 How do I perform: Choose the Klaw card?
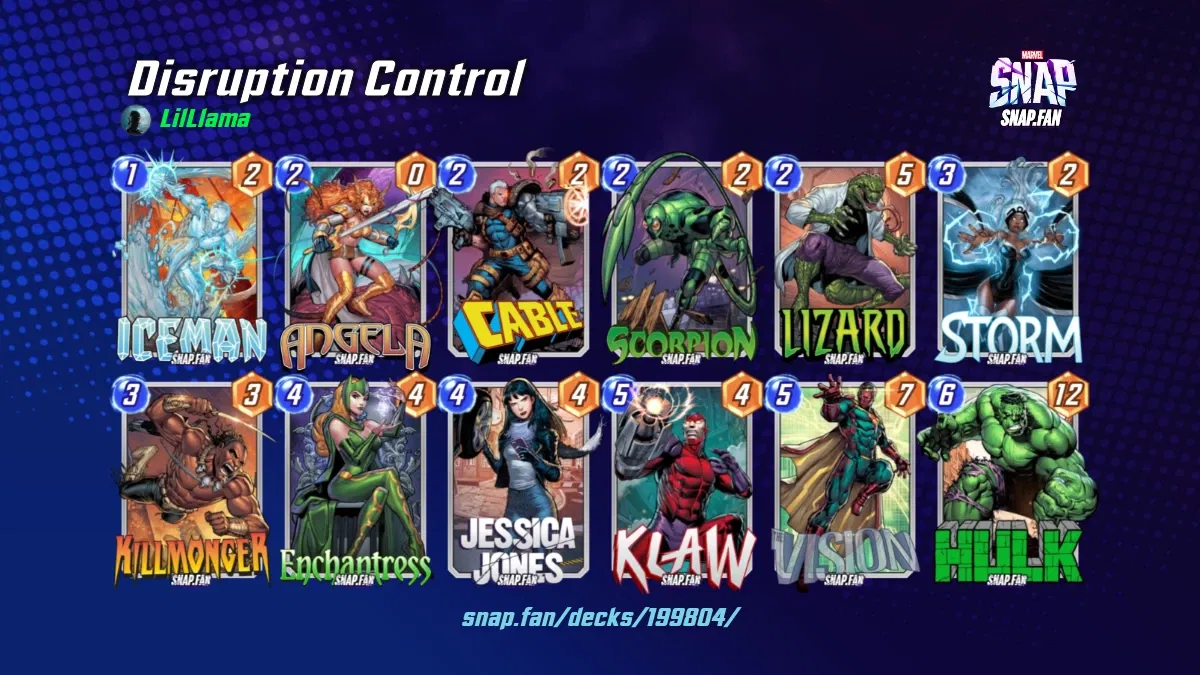point(681,480)
